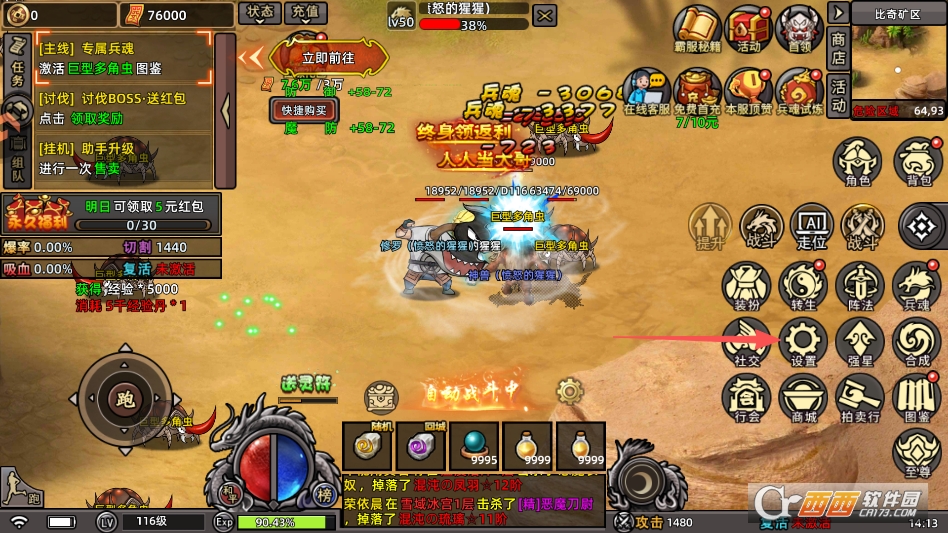
Task: Open the 背包 backpack
Action: [x=918, y=162]
